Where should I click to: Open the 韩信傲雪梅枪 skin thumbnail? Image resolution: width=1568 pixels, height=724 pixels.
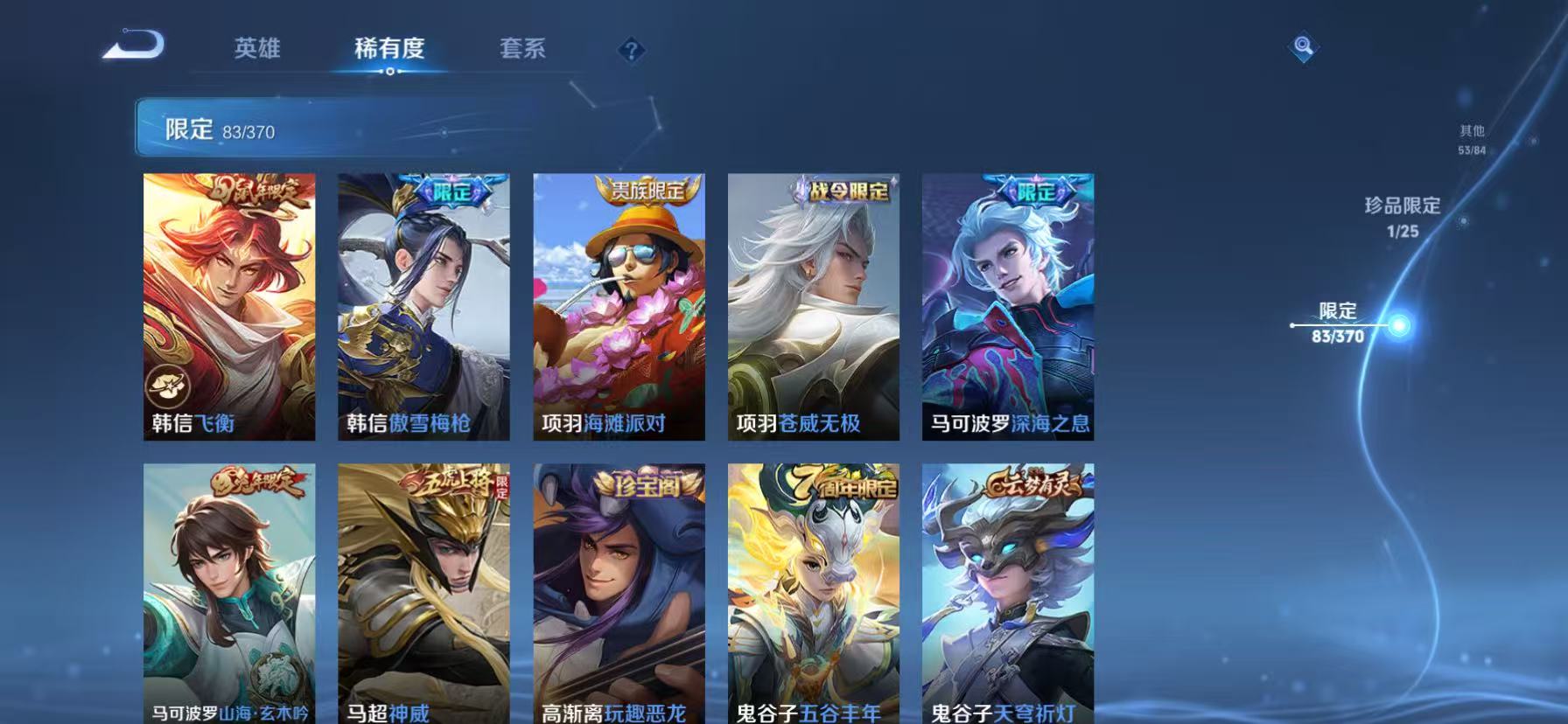click(x=423, y=306)
